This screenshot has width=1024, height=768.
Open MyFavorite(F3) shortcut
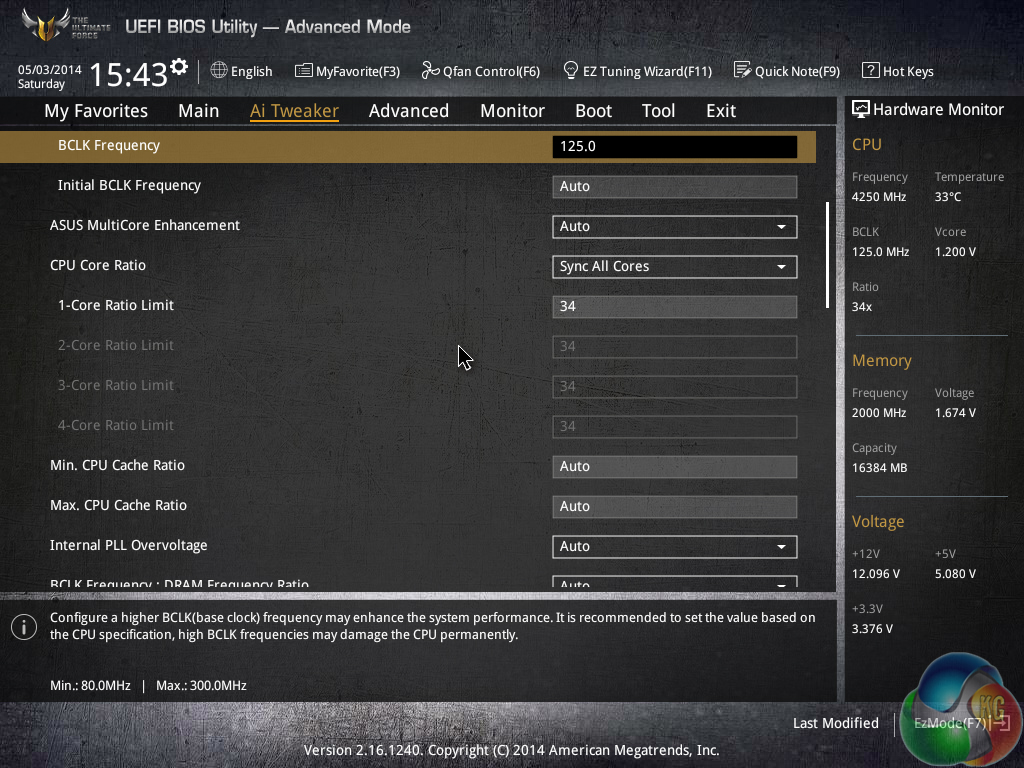point(347,71)
